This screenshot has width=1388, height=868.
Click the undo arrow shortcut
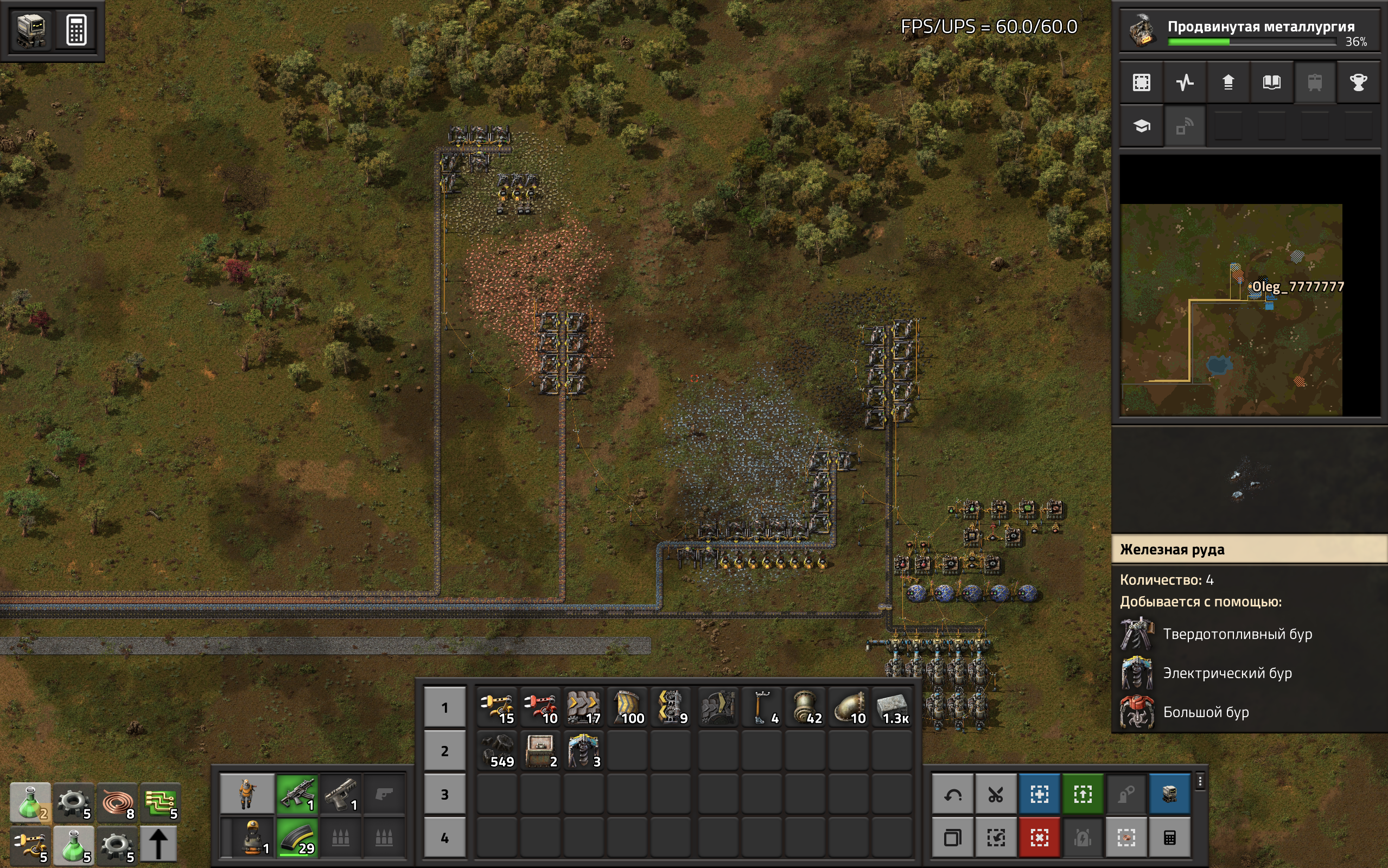coord(953,795)
